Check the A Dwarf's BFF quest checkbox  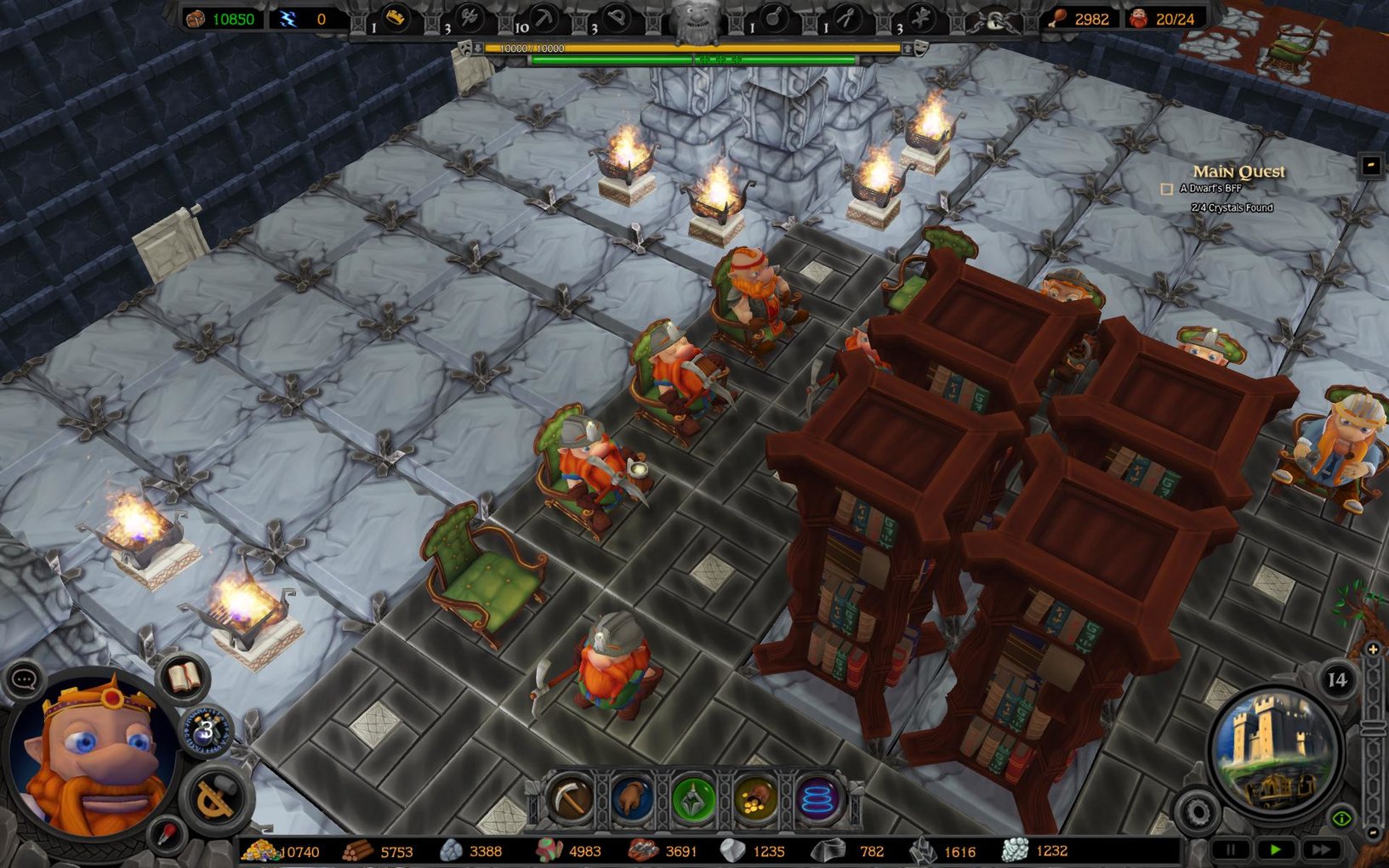click(x=1167, y=189)
